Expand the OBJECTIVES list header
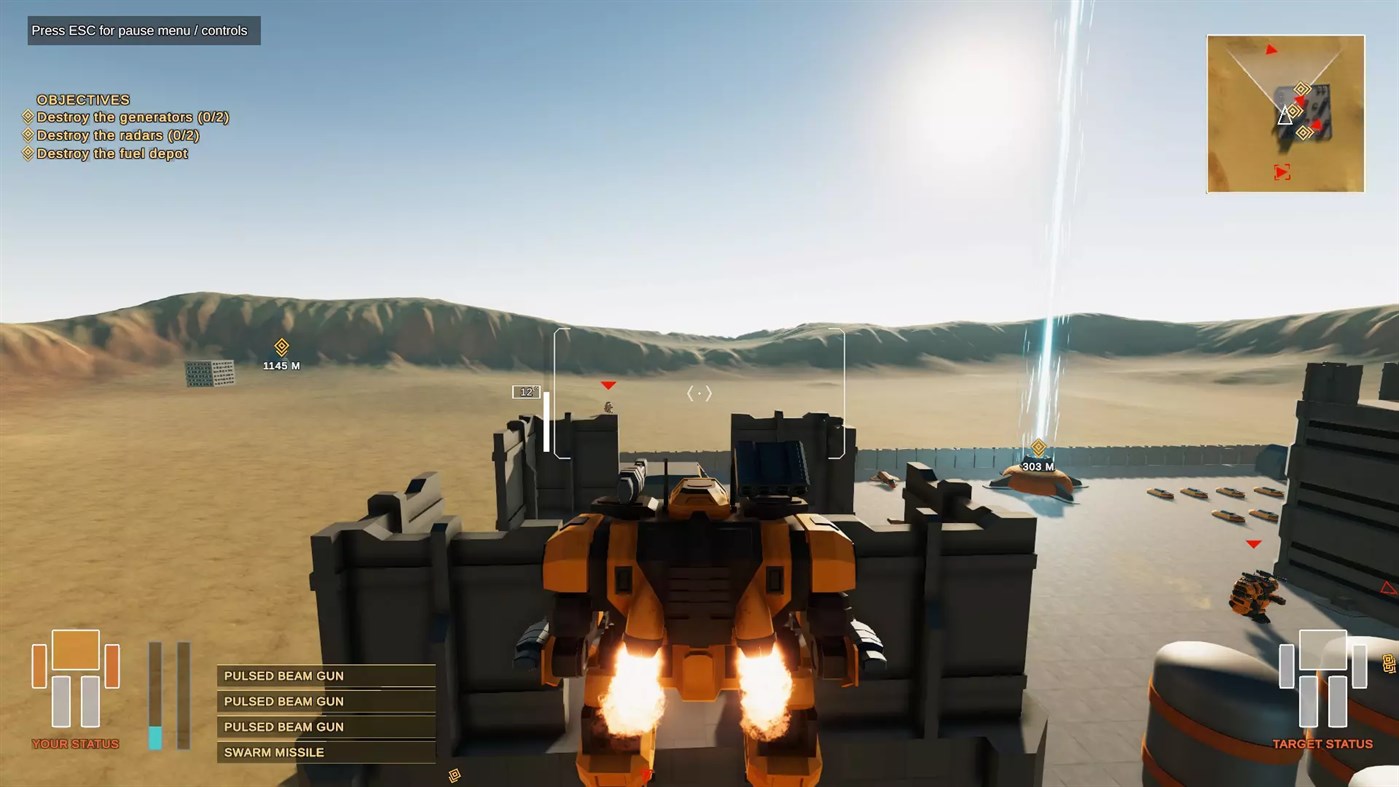1399x787 pixels. (82, 99)
